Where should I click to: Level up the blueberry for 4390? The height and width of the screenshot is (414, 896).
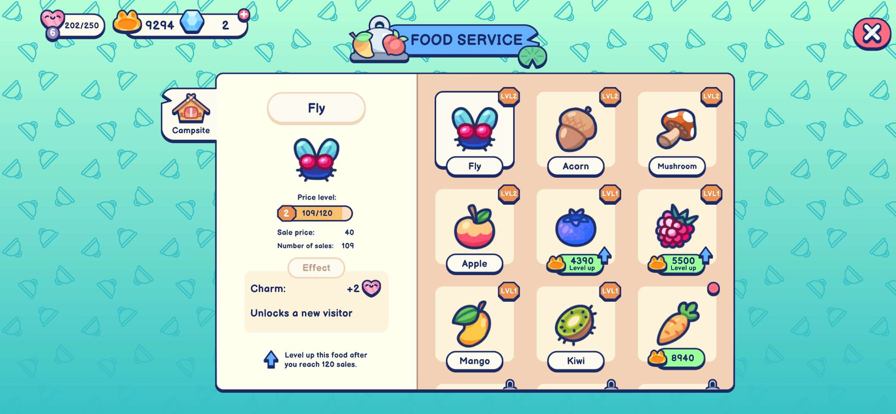[x=577, y=263]
